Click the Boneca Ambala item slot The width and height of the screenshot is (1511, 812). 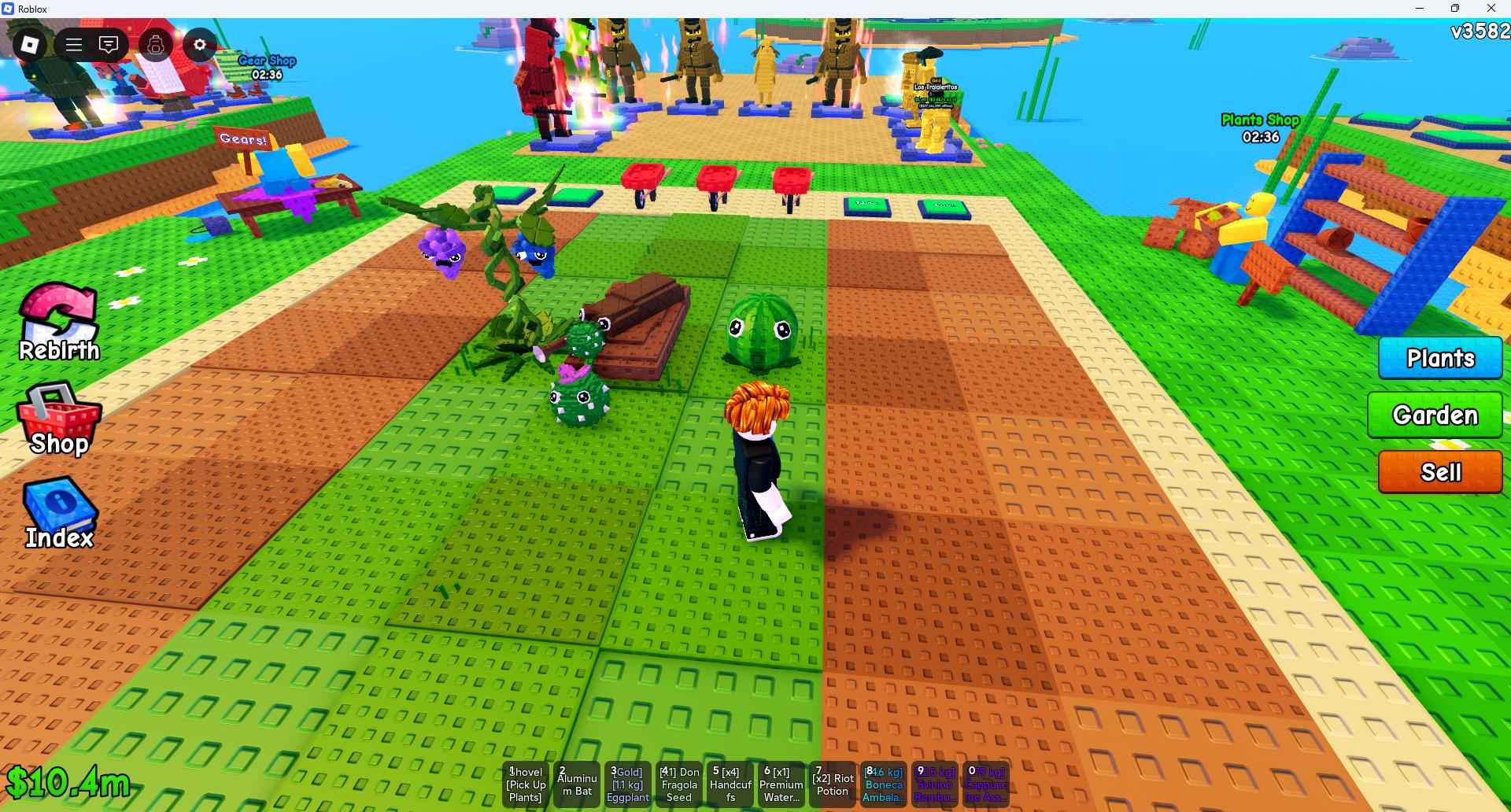click(x=883, y=784)
